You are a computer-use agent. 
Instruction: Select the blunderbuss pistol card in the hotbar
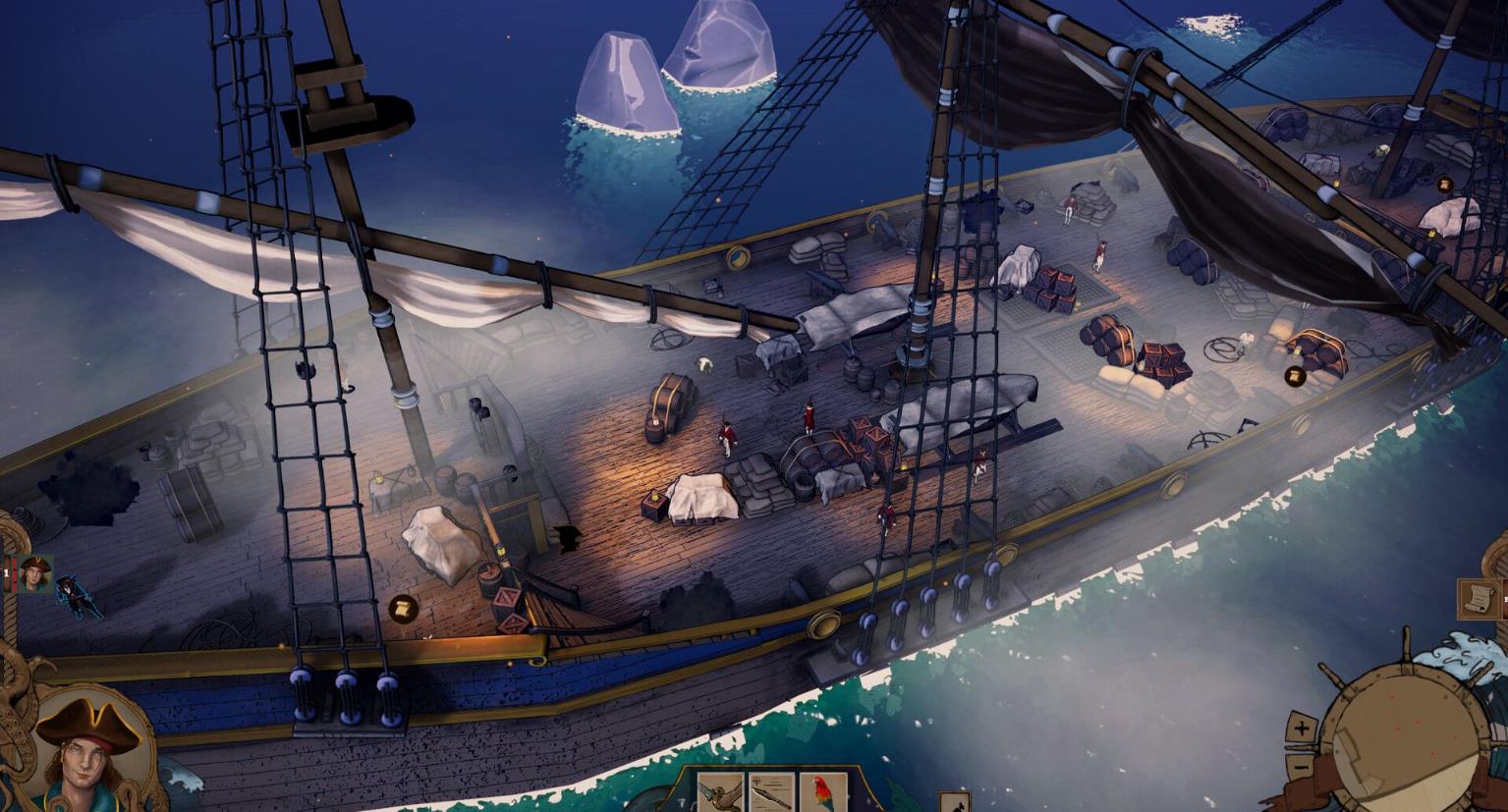[x=719, y=800]
